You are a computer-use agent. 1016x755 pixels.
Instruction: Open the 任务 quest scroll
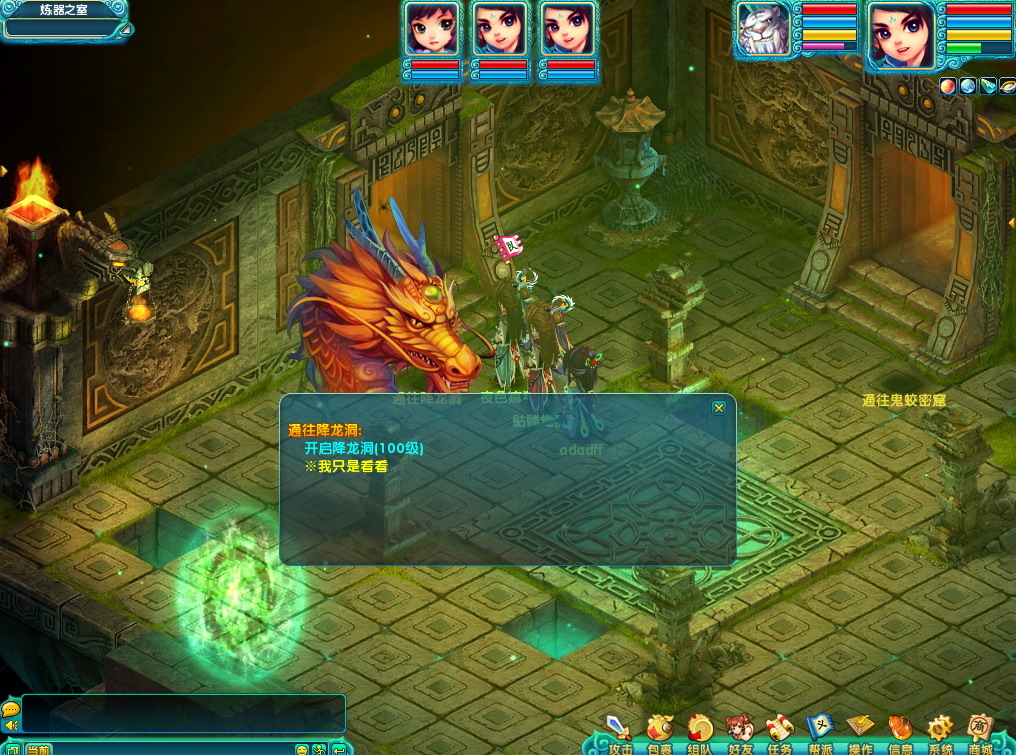click(780, 732)
